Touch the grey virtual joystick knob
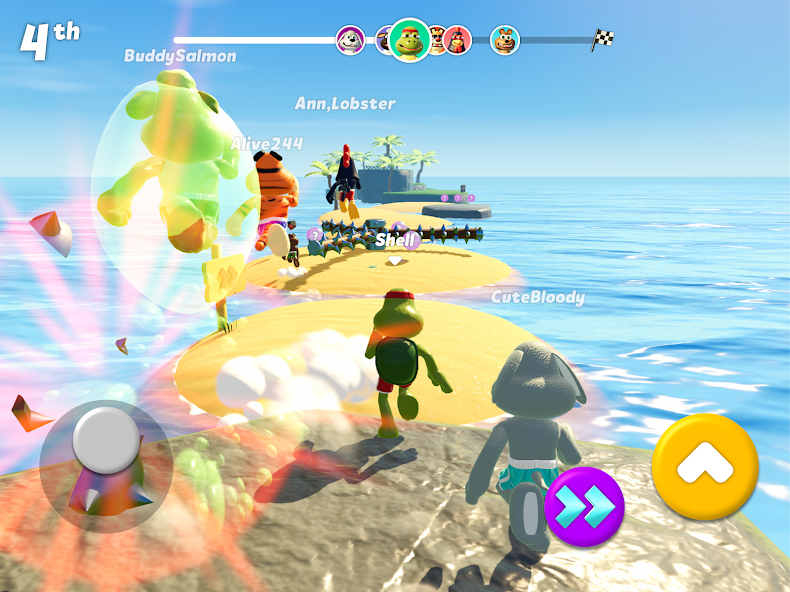The width and height of the screenshot is (790, 592). [106, 437]
